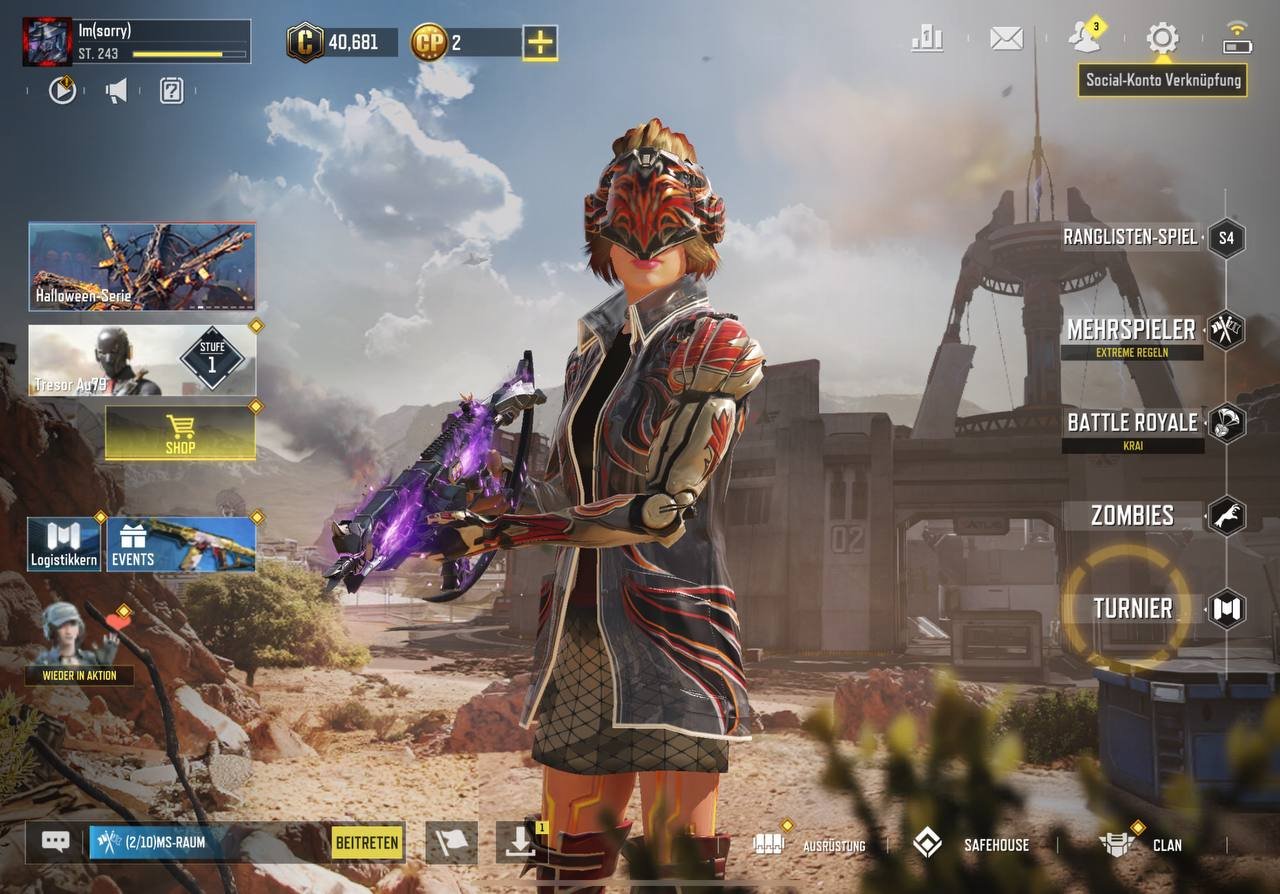
Task: Show the Events tile
Action: tap(181, 544)
